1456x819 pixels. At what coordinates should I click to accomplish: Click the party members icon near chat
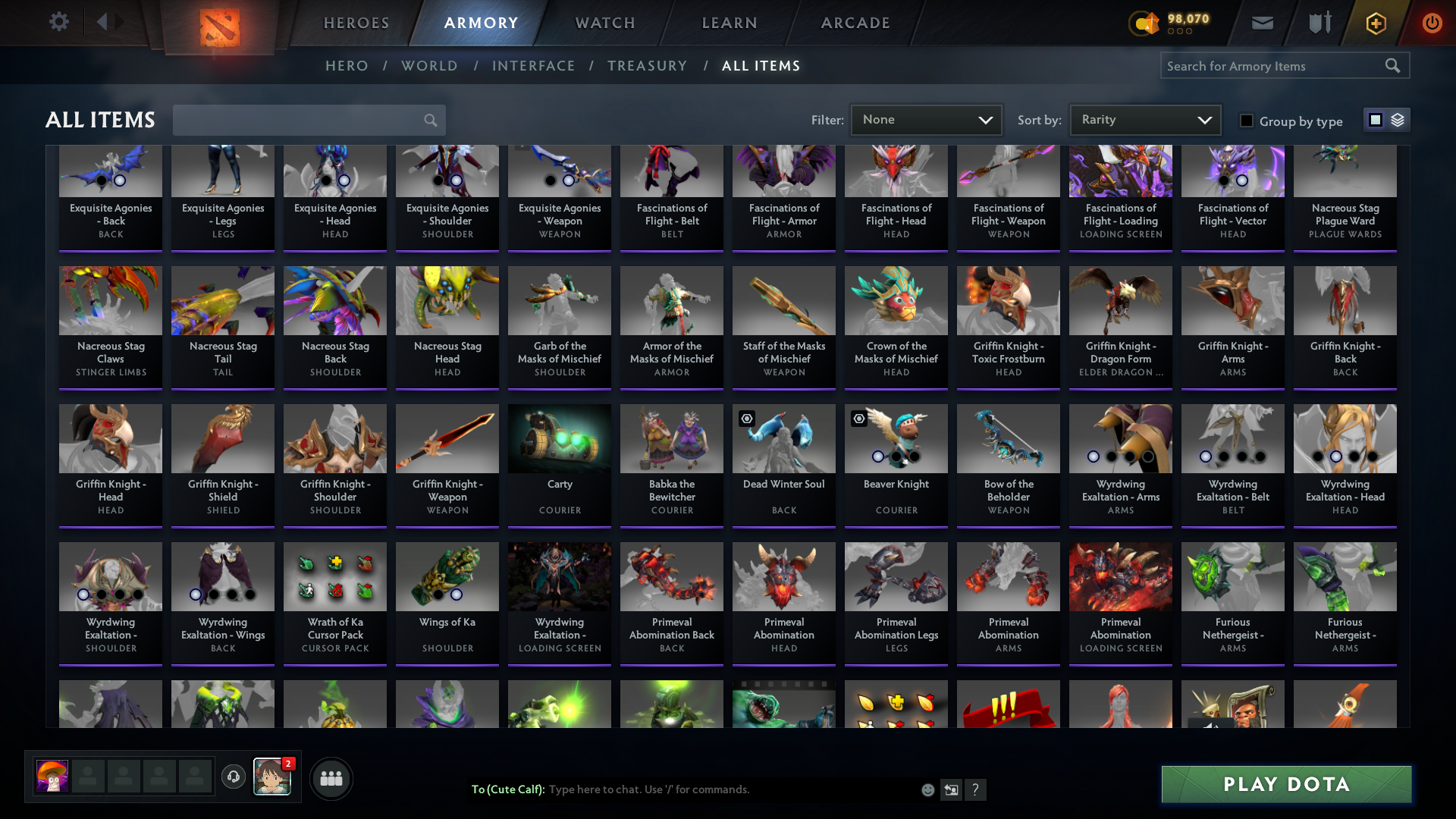click(x=331, y=778)
